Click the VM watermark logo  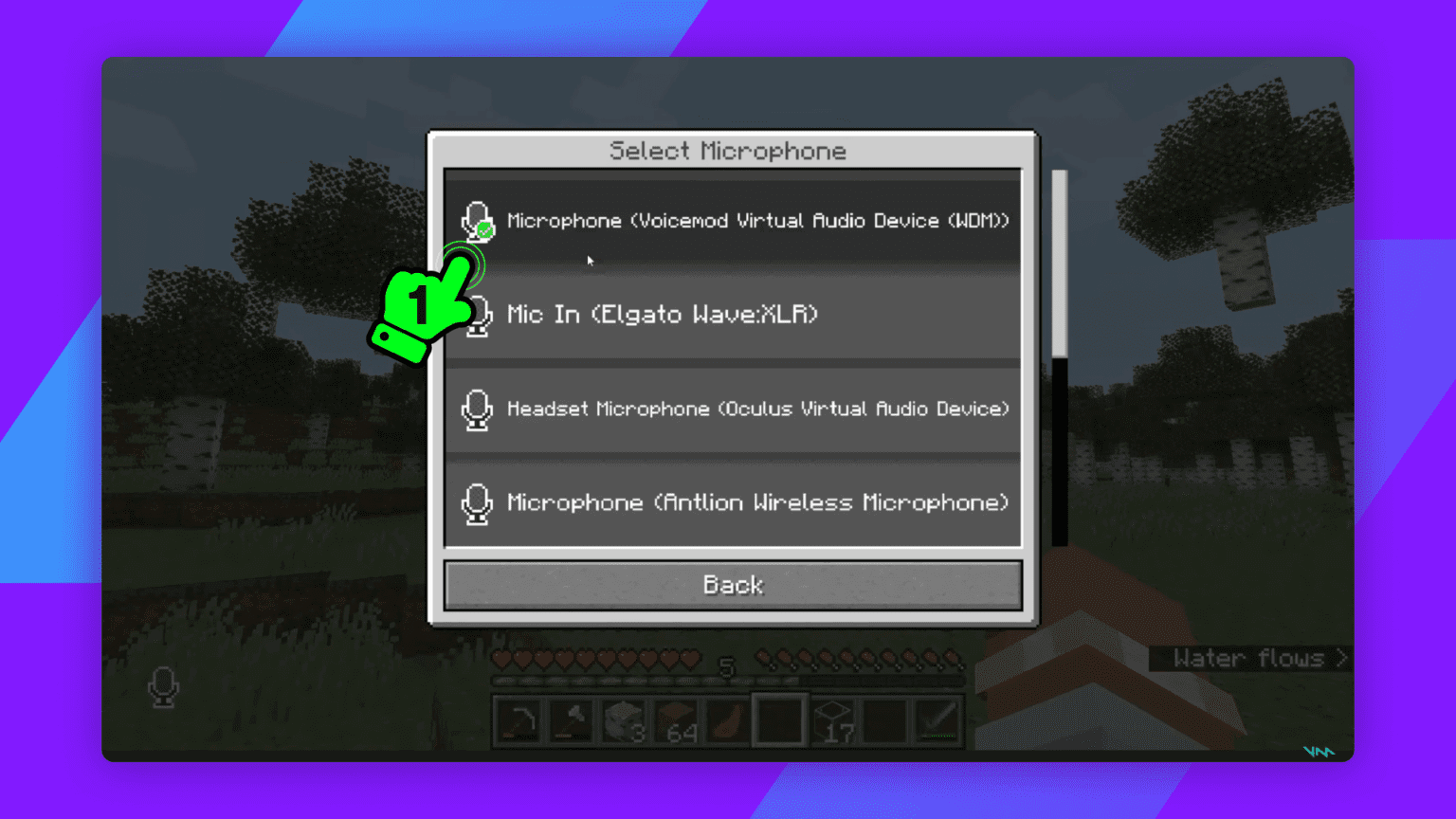1319,750
